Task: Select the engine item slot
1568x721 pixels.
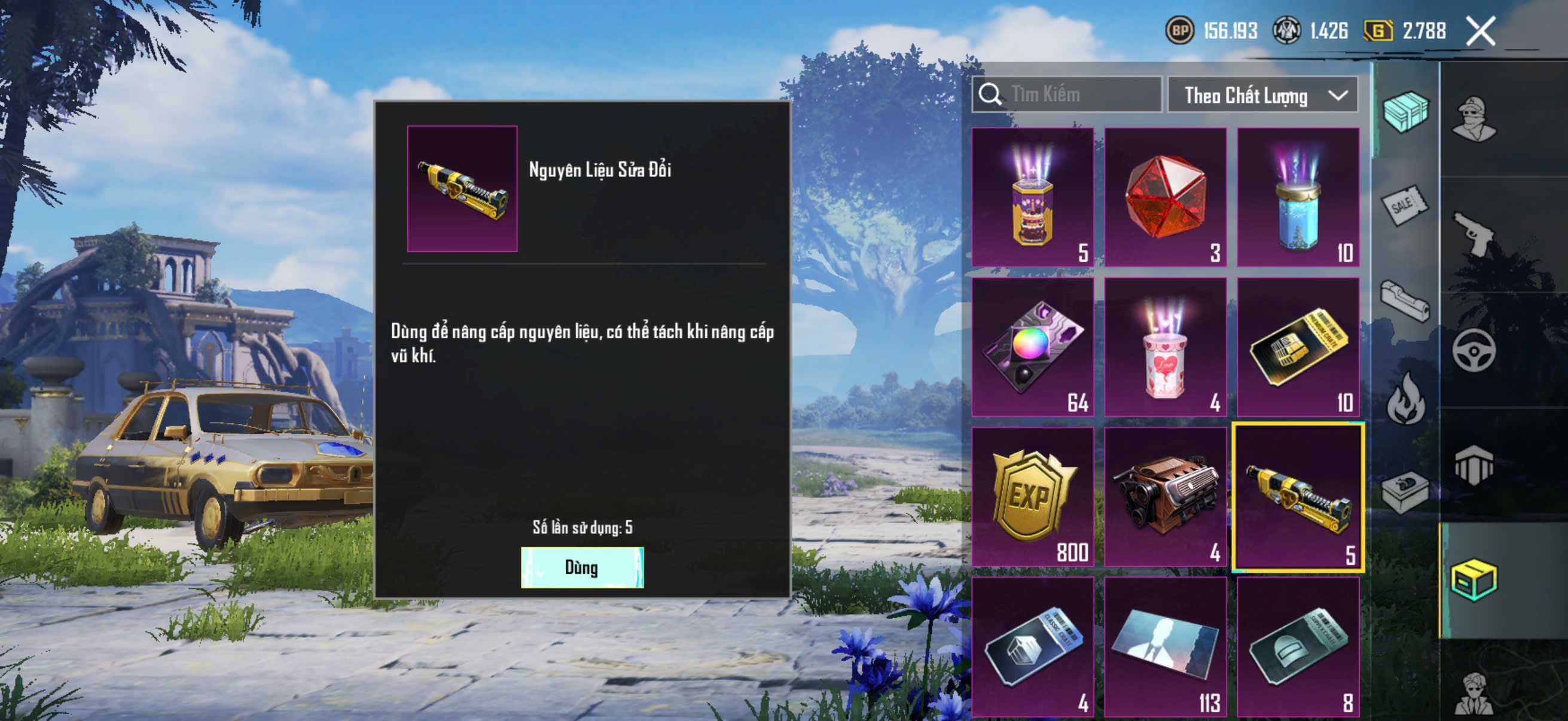Action: [1165, 496]
